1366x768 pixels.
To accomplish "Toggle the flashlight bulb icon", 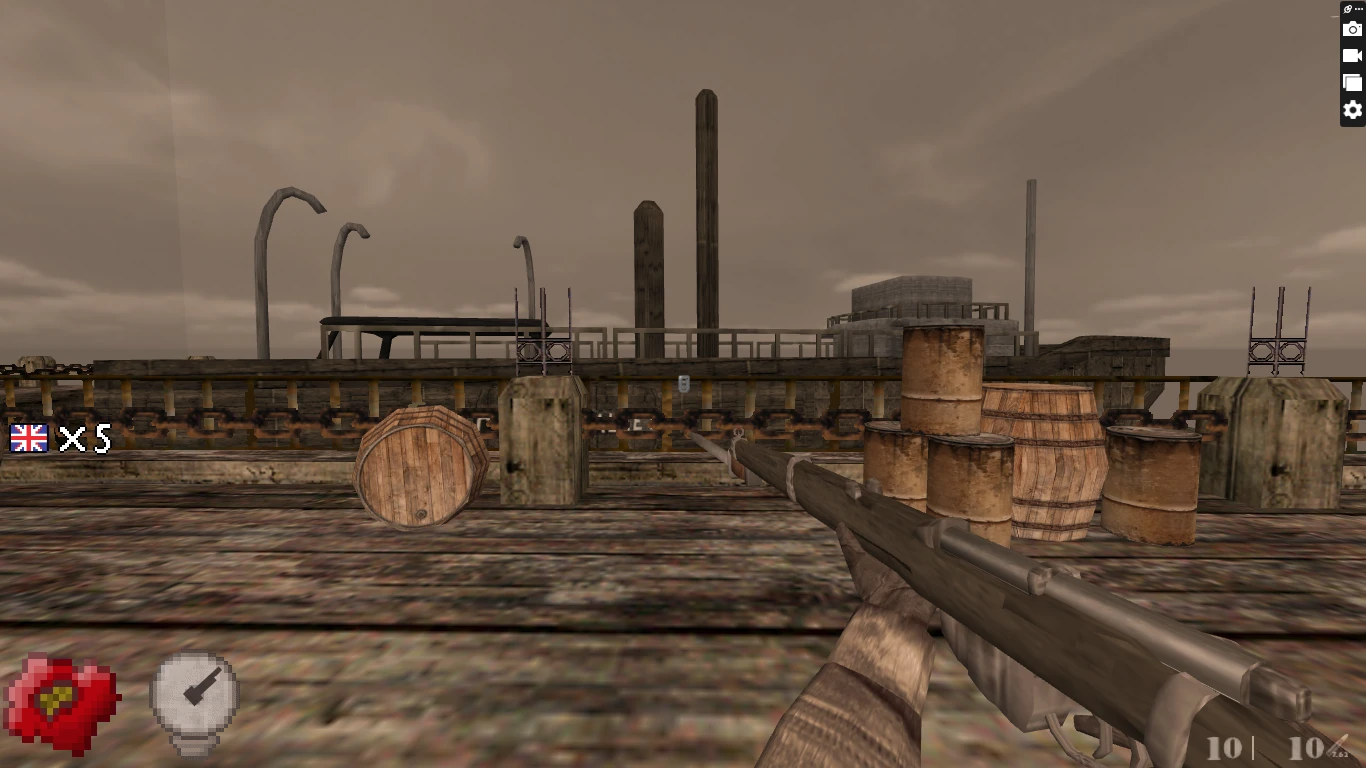I will point(194,700).
